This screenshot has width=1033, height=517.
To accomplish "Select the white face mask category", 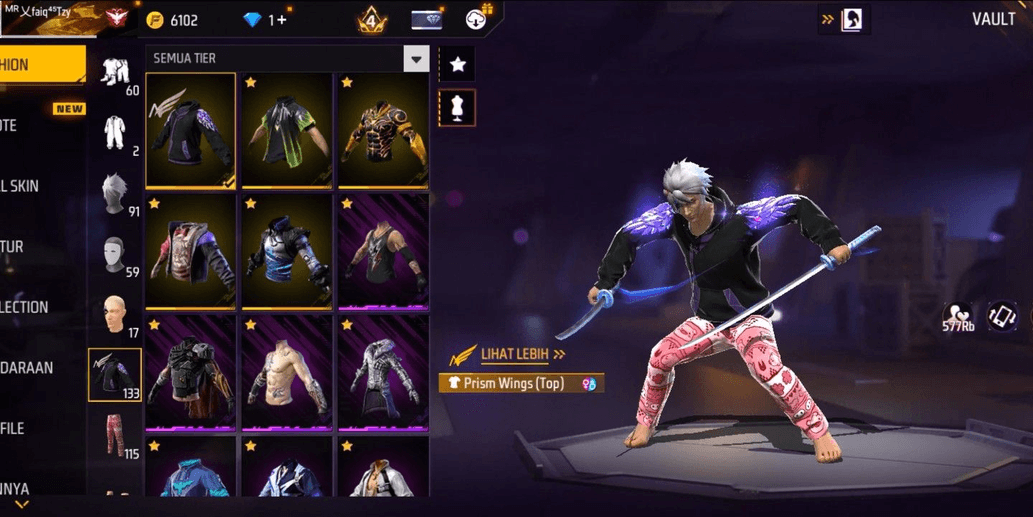I will (x=115, y=255).
